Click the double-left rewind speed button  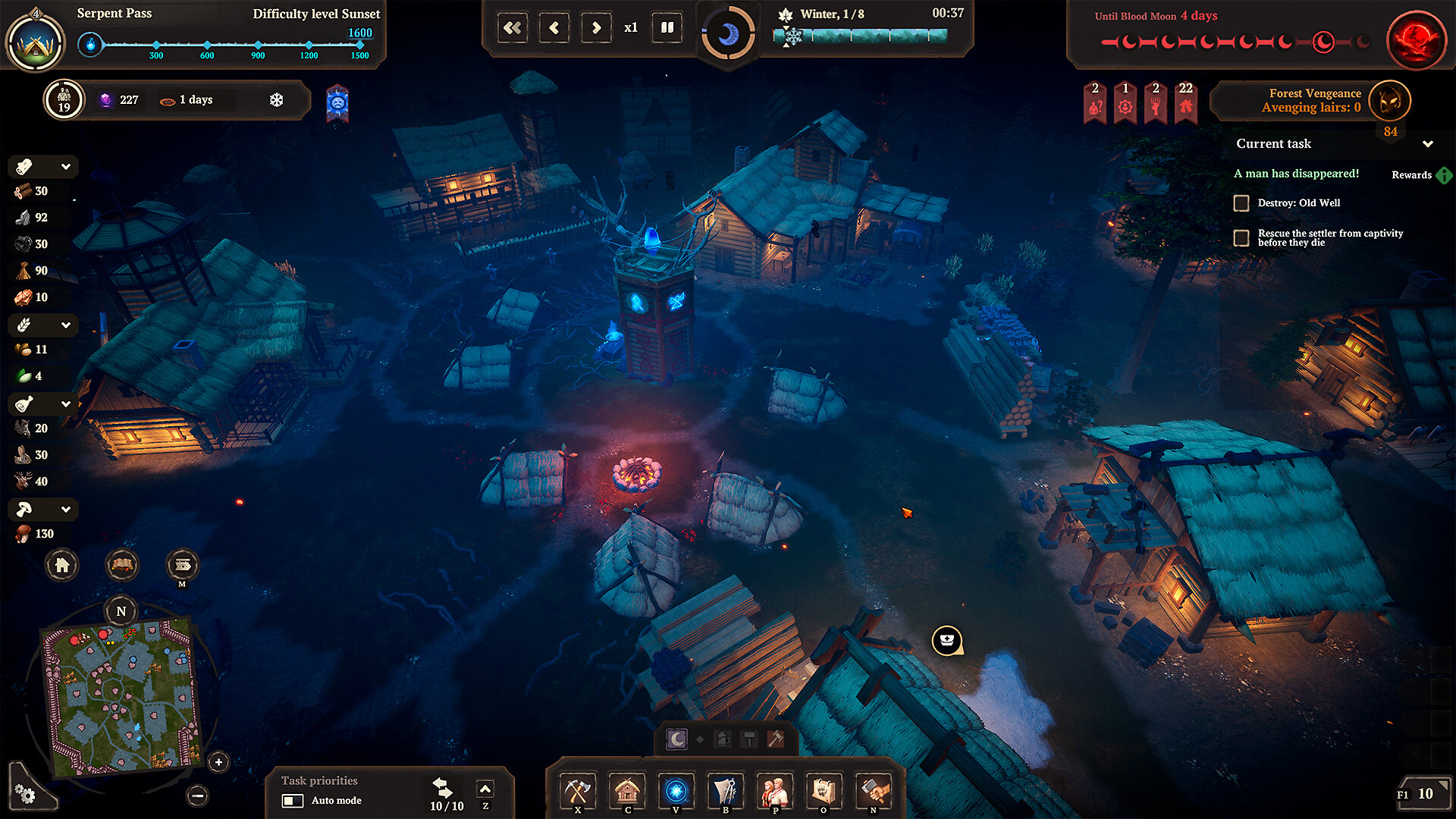pos(513,28)
